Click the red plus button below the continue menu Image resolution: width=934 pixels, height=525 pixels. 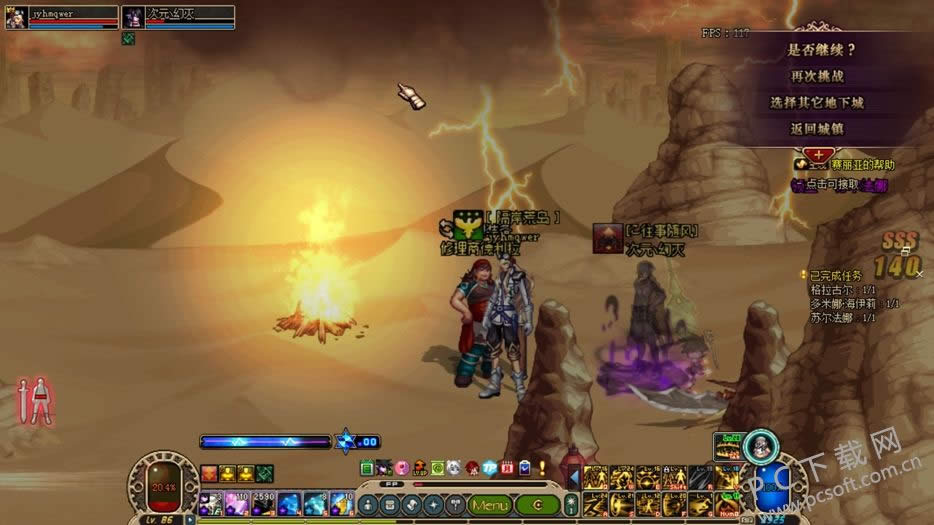tap(818, 155)
